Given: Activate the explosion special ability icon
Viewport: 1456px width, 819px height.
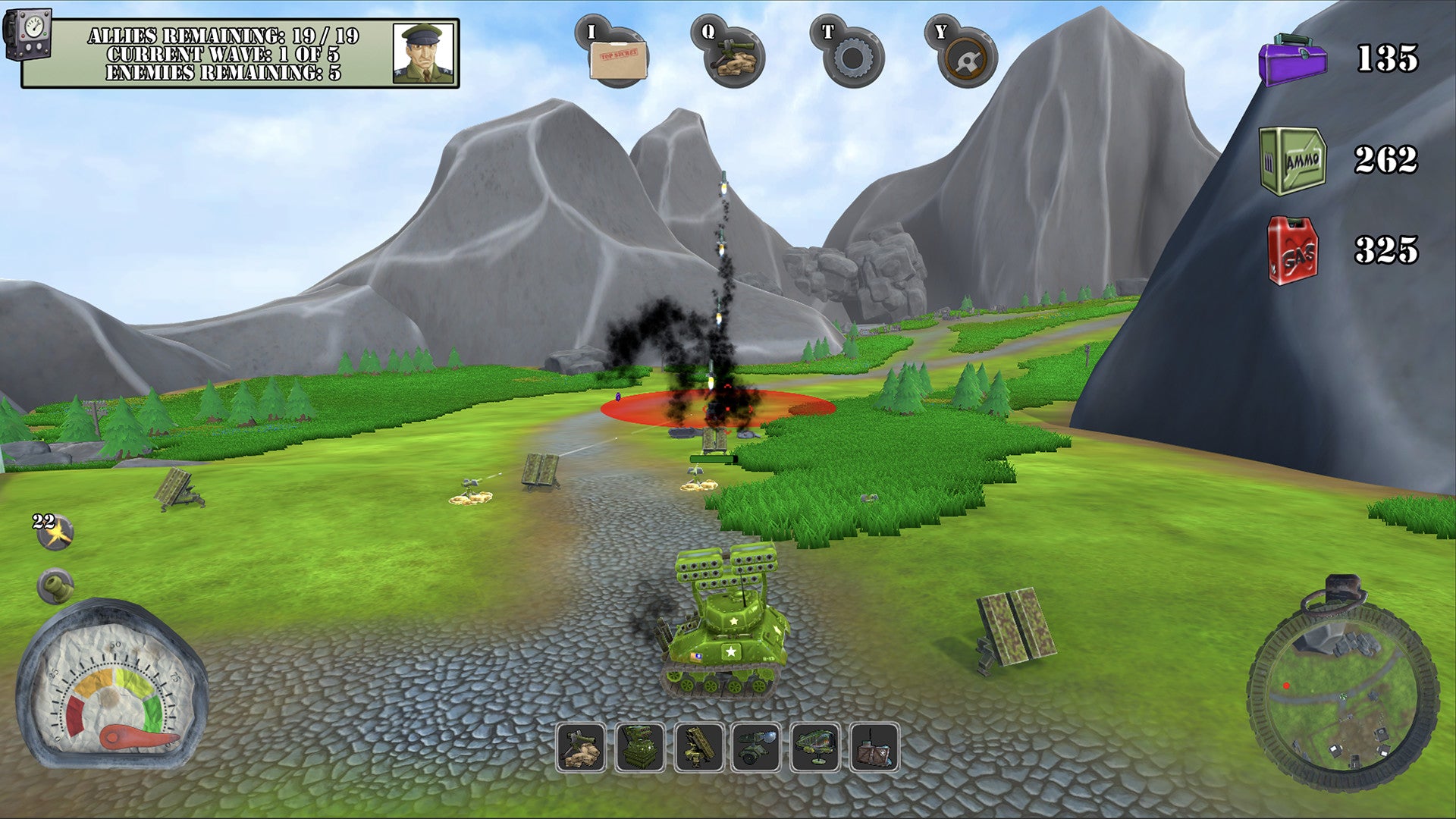Looking at the screenshot, I should (56, 532).
